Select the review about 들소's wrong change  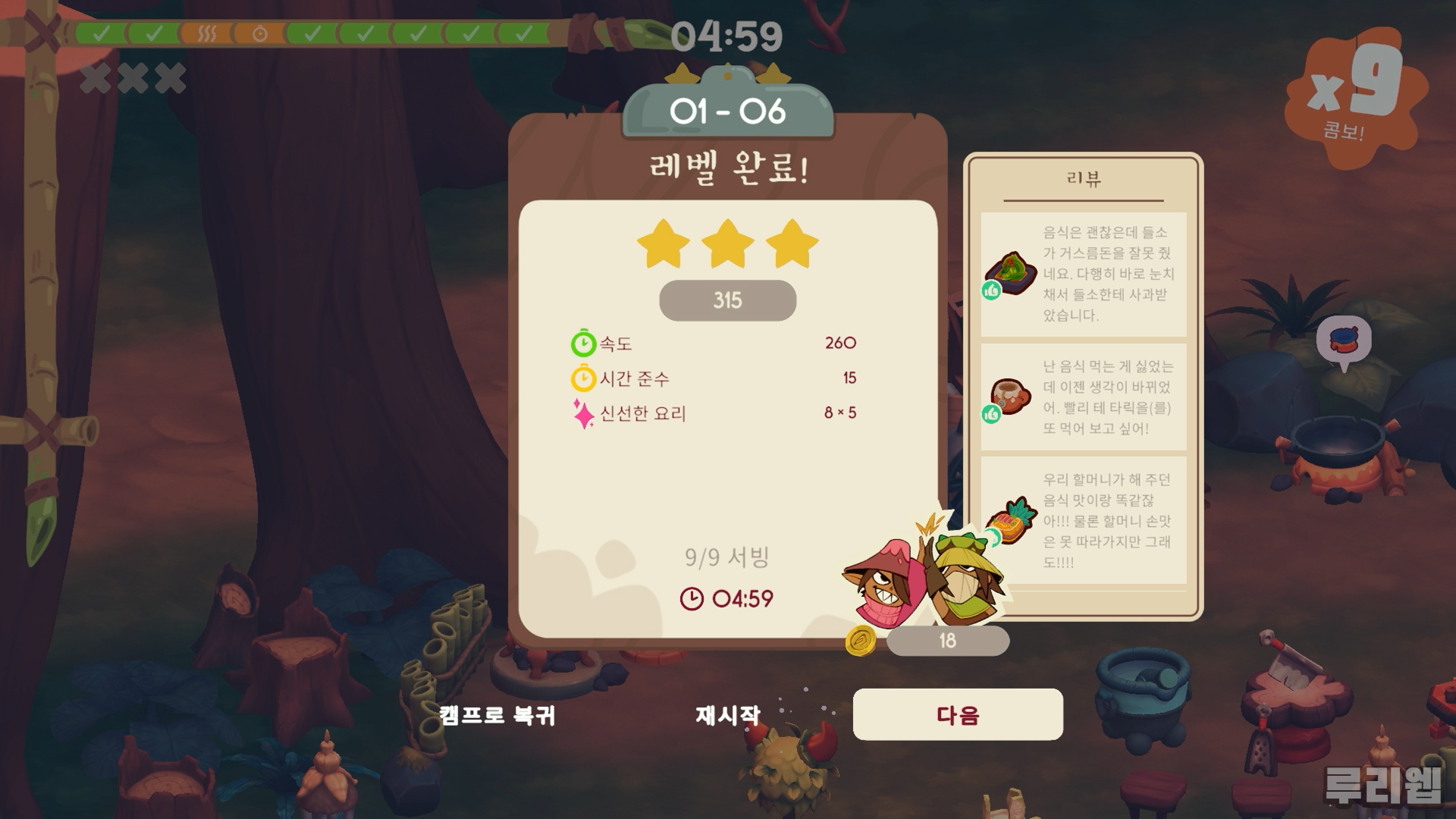[1083, 274]
